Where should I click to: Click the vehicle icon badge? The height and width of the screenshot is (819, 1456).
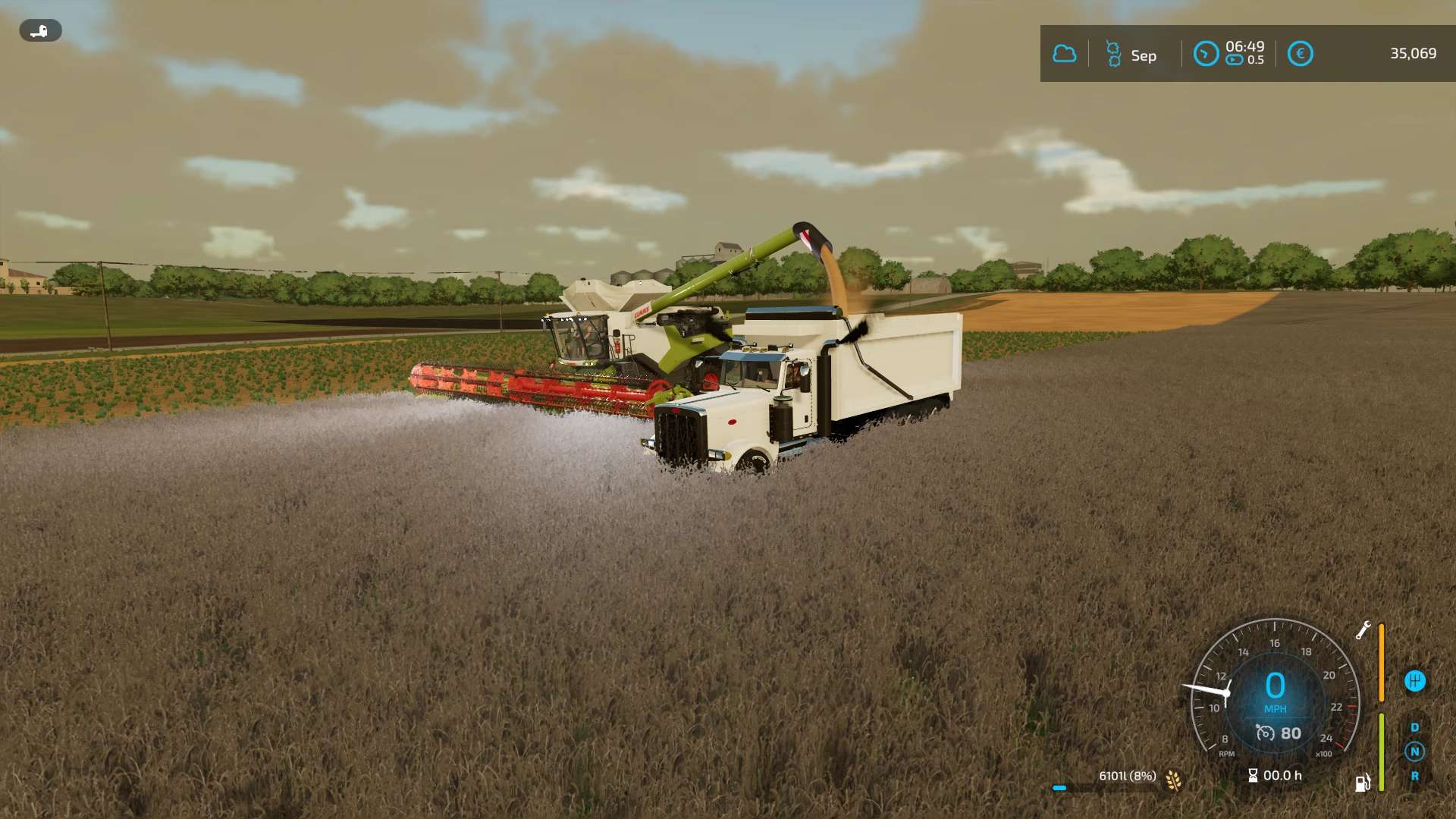pos(40,30)
